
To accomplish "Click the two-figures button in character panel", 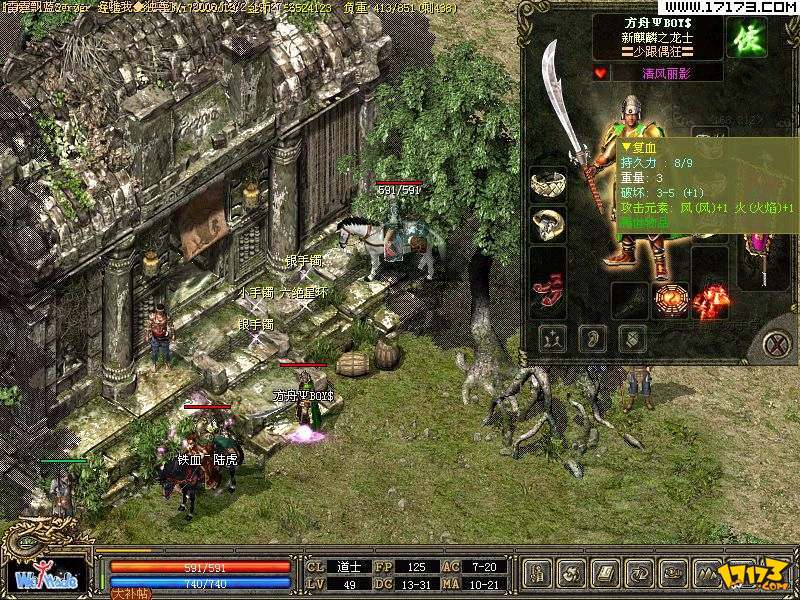I will (x=551, y=339).
